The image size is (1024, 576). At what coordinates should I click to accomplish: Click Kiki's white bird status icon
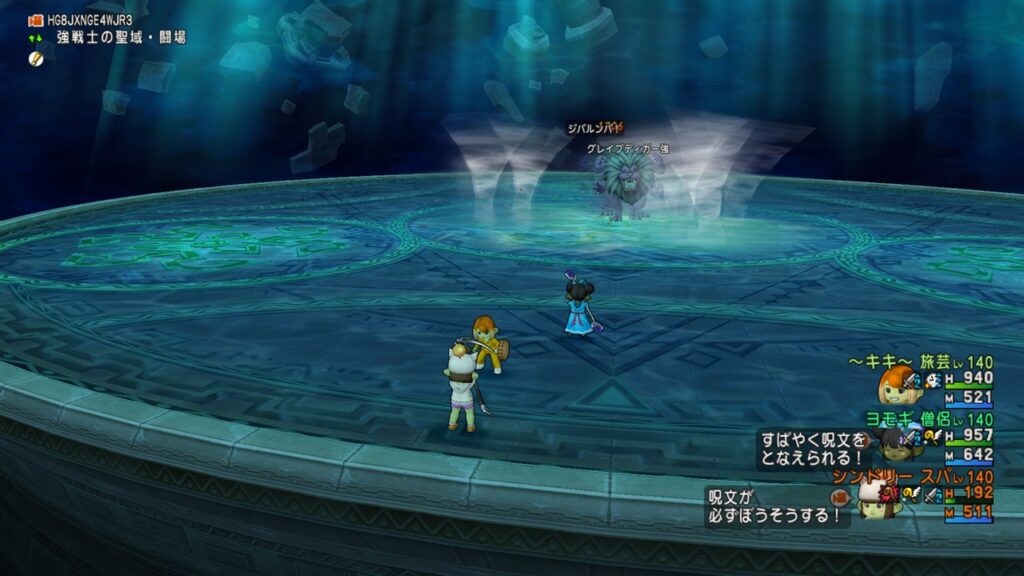pos(932,379)
